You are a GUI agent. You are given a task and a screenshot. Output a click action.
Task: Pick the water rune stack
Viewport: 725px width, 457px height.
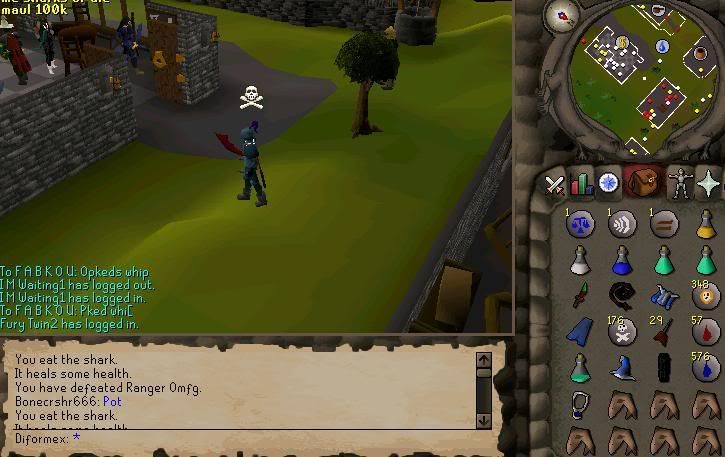(x=706, y=368)
